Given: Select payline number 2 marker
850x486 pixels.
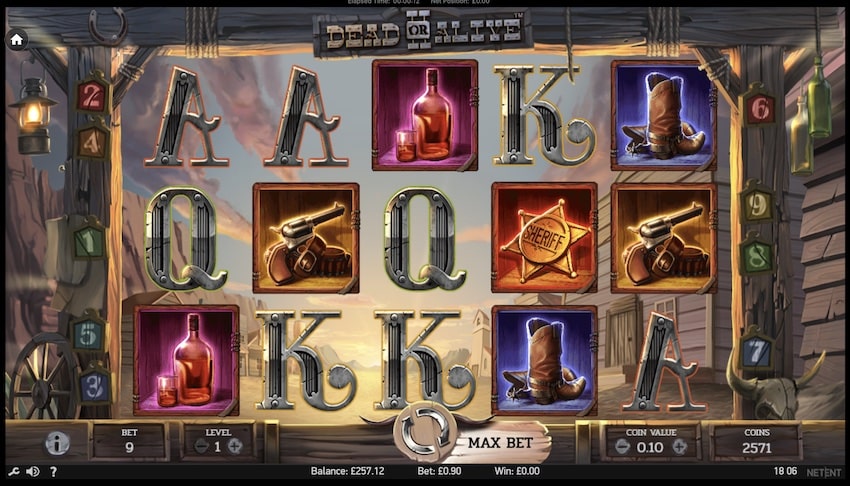Looking at the screenshot, I should [91, 97].
